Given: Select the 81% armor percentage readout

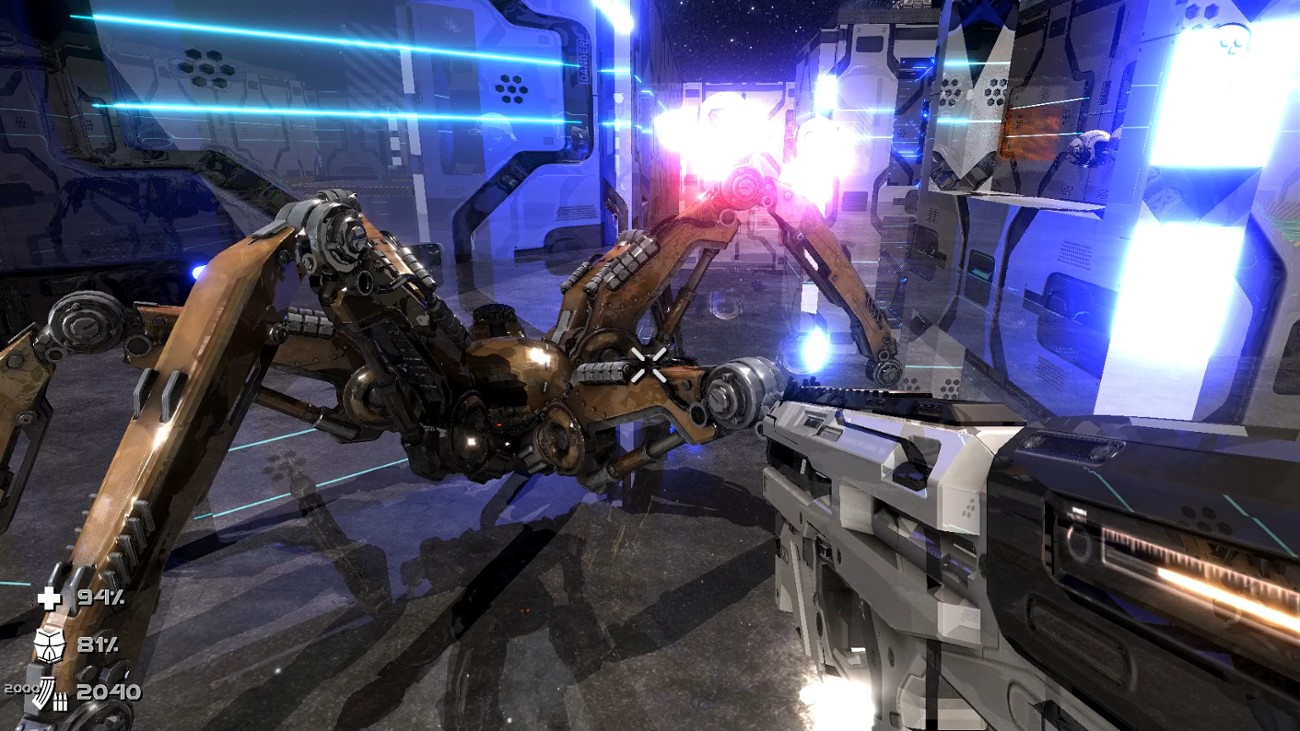Looking at the screenshot, I should (x=97, y=646).
